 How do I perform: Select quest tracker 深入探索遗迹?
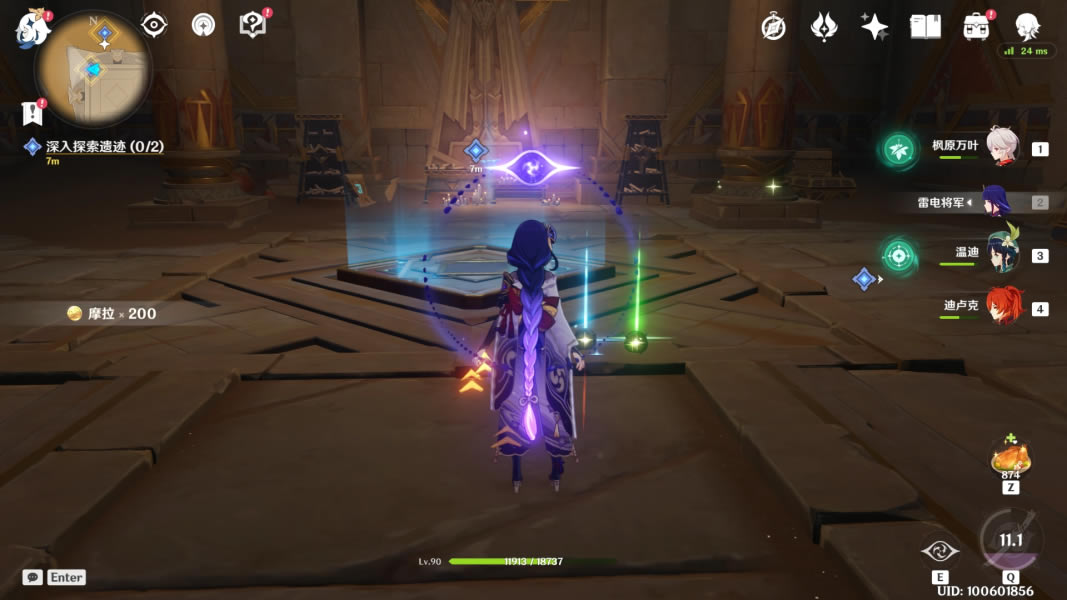pyautogui.click(x=104, y=146)
